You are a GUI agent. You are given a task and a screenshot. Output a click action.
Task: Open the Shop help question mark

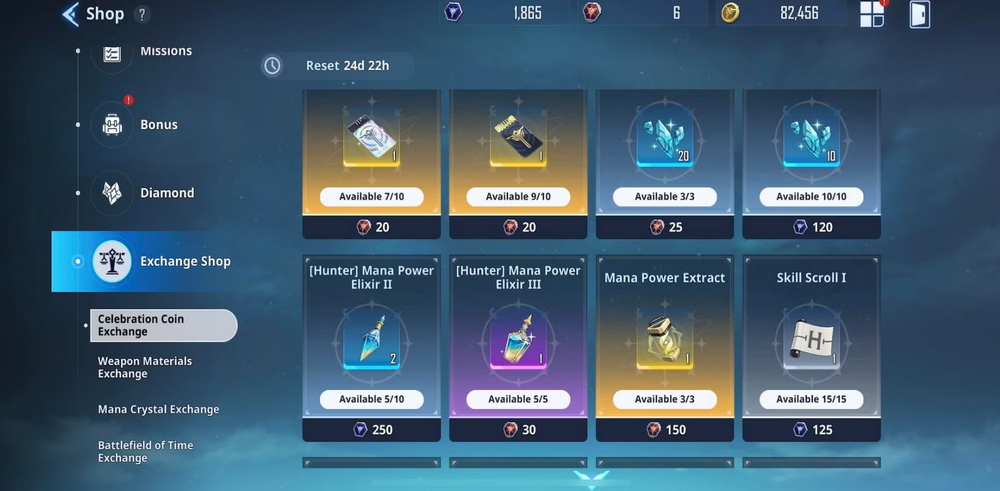click(142, 14)
